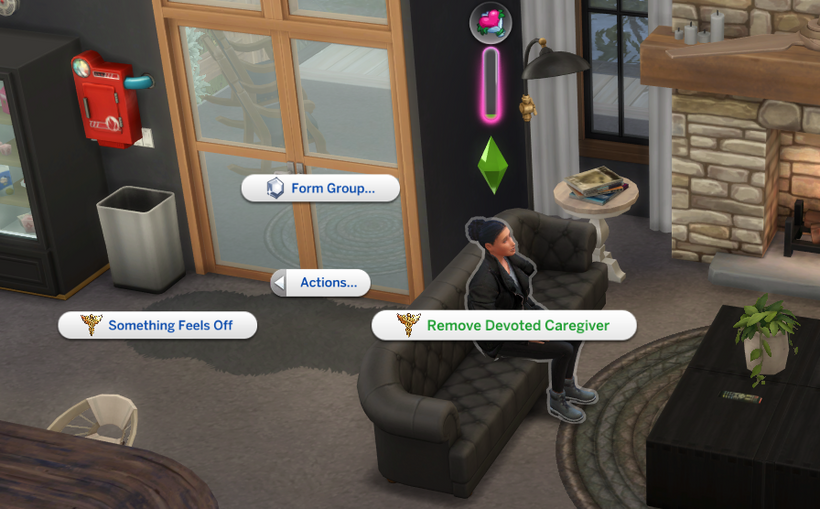Viewport: 820px width, 509px height.
Task: Go back to the Actions menu
Action: click(x=321, y=283)
